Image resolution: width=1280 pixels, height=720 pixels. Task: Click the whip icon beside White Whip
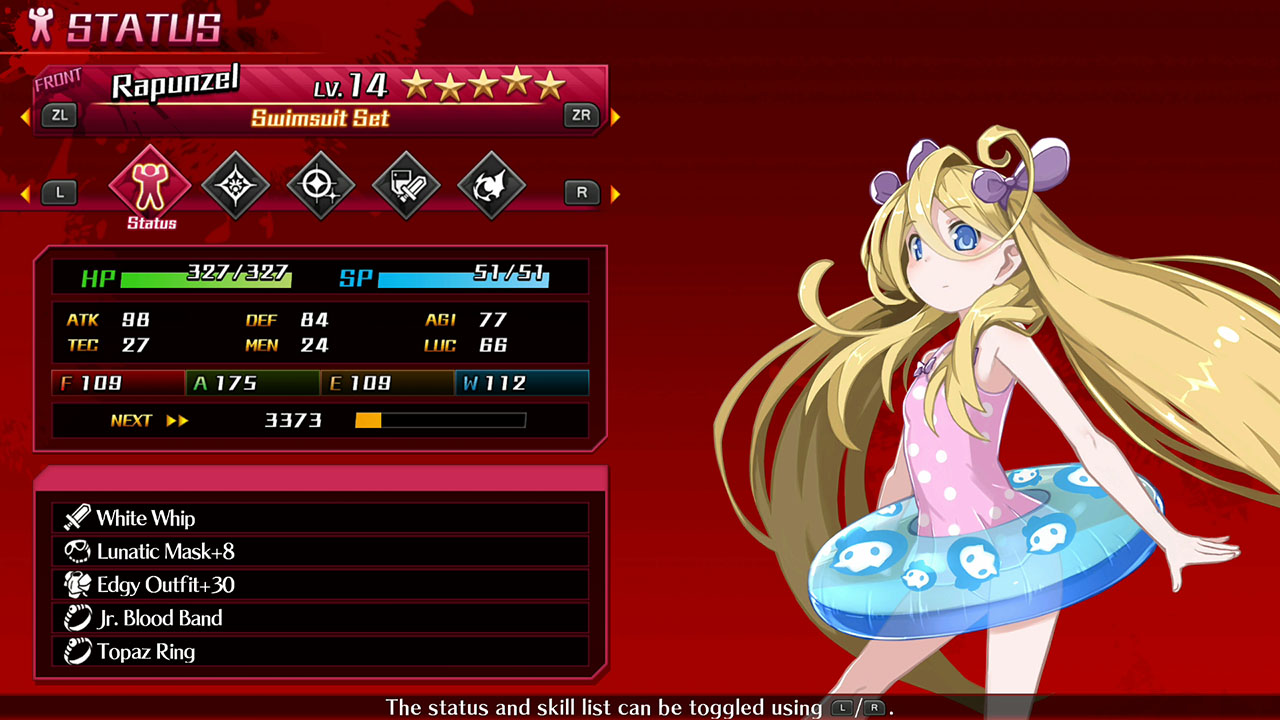coord(78,518)
